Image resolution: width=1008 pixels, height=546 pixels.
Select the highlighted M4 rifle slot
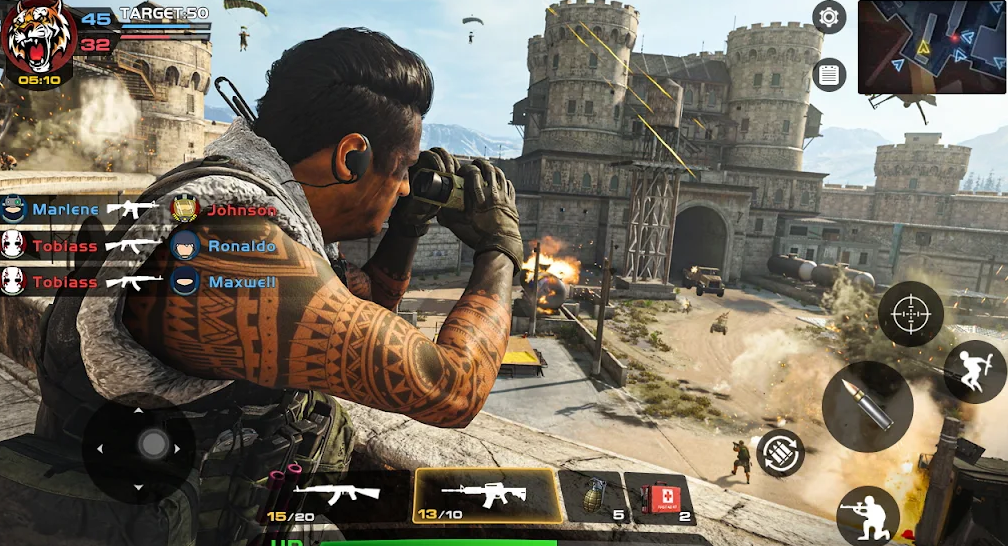[x=486, y=496]
